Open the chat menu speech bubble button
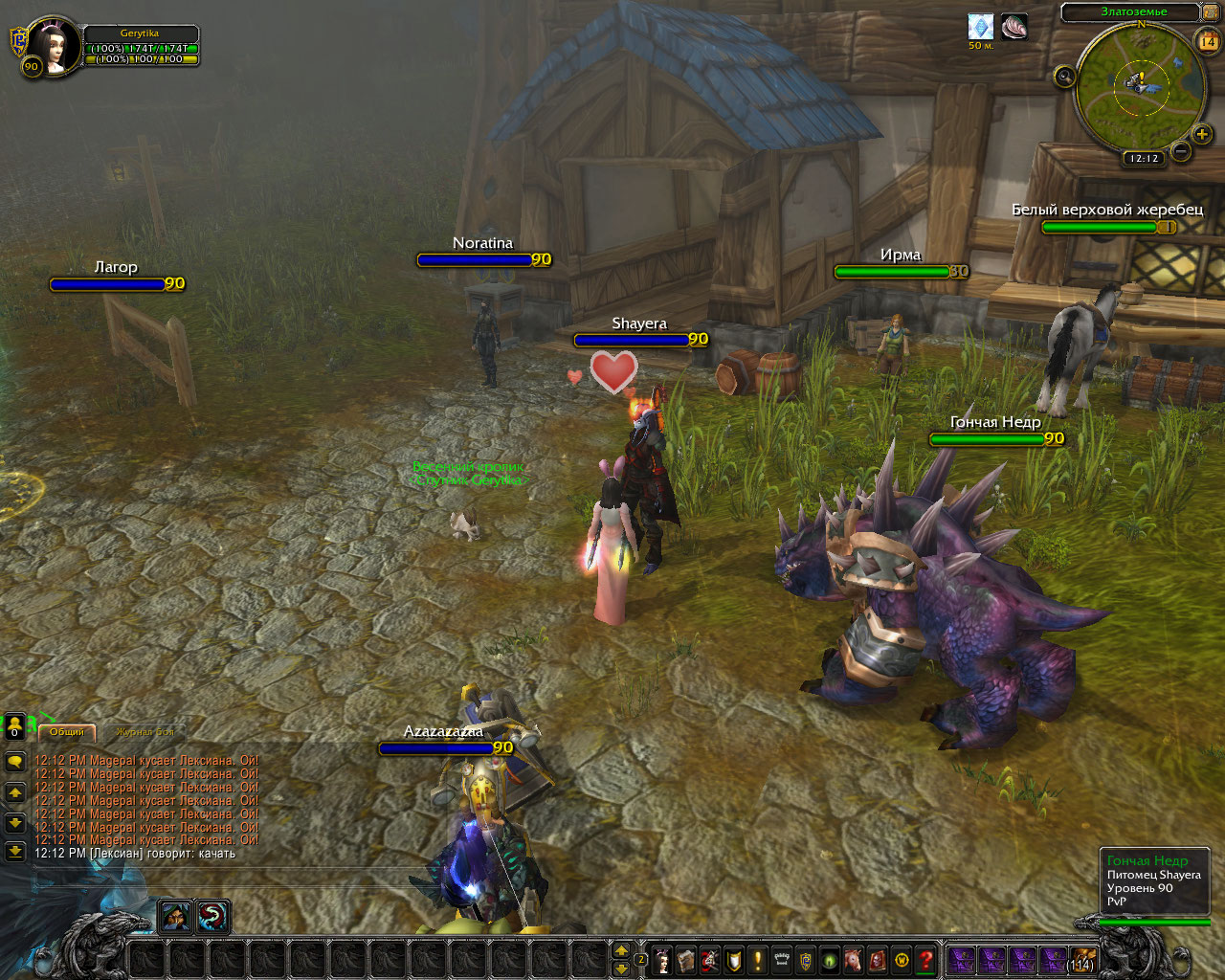The height and width of the screenshot is (980, 1225). 15,762
